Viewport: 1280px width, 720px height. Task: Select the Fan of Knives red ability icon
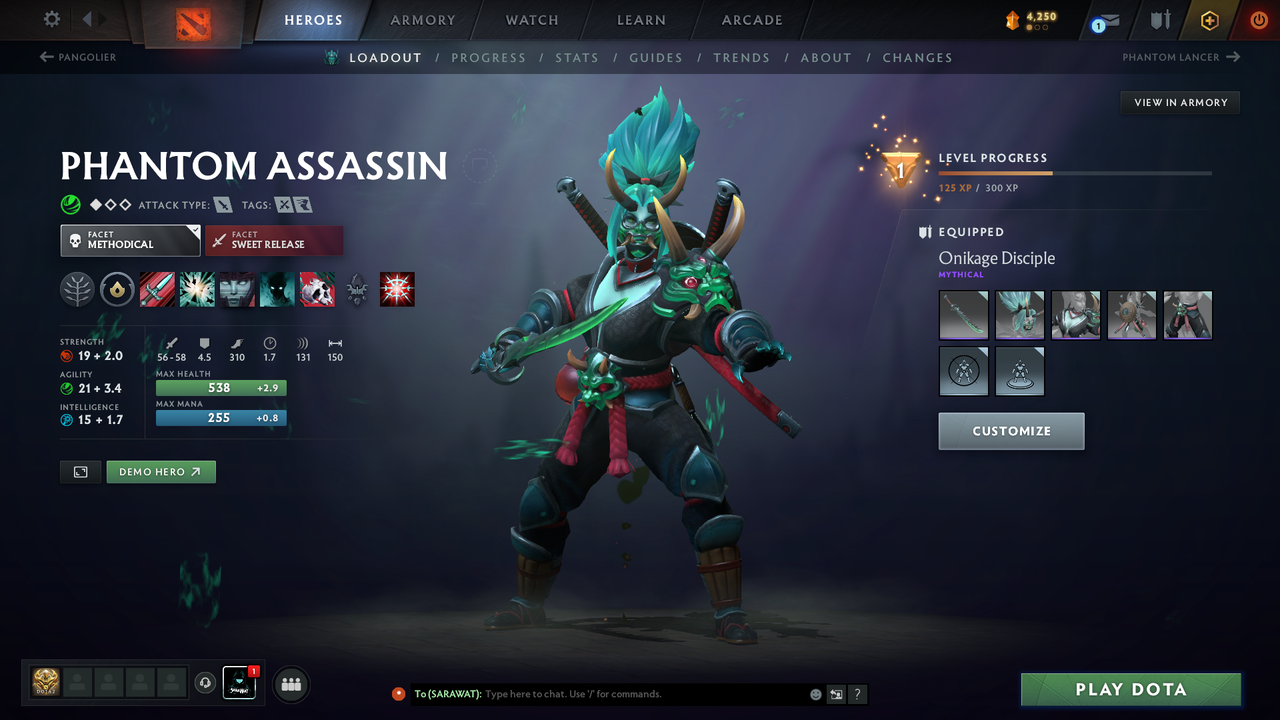[x=397, y=289]
